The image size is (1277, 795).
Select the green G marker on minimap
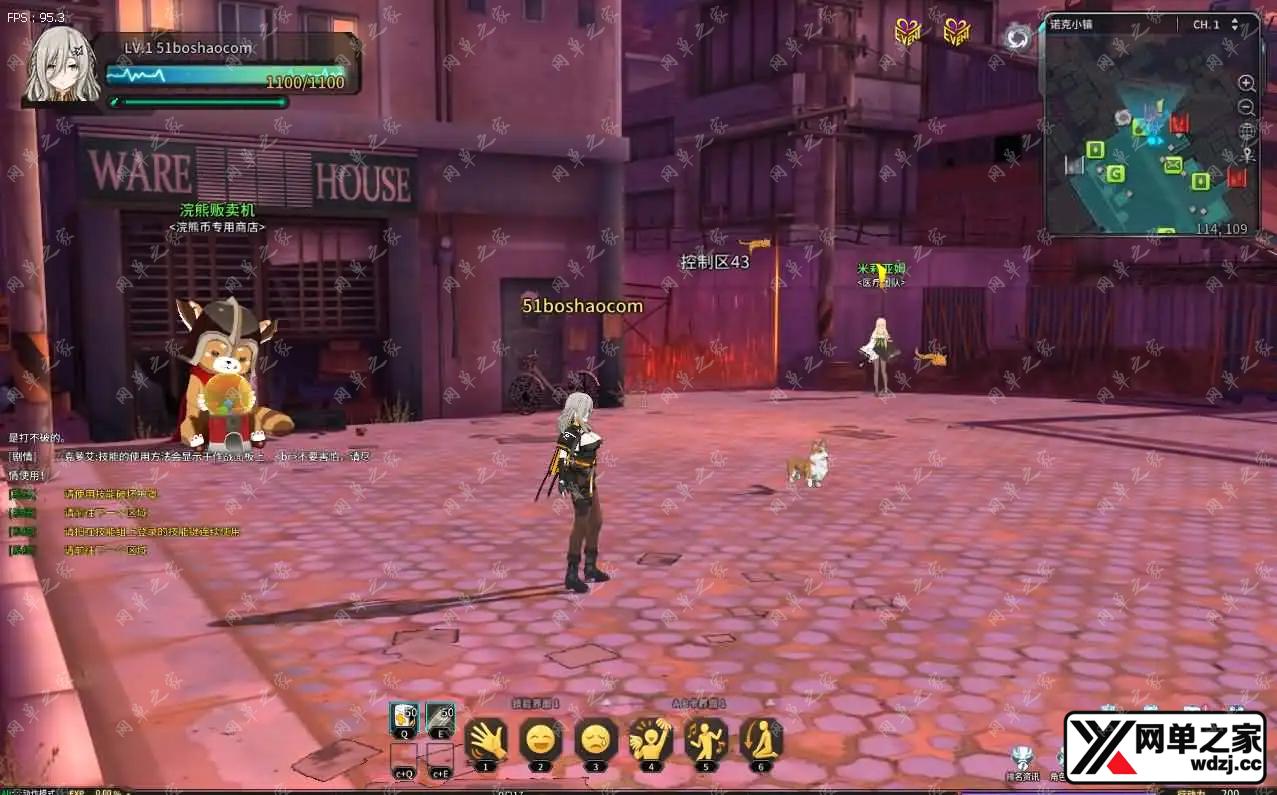(x=1116, y=174)
